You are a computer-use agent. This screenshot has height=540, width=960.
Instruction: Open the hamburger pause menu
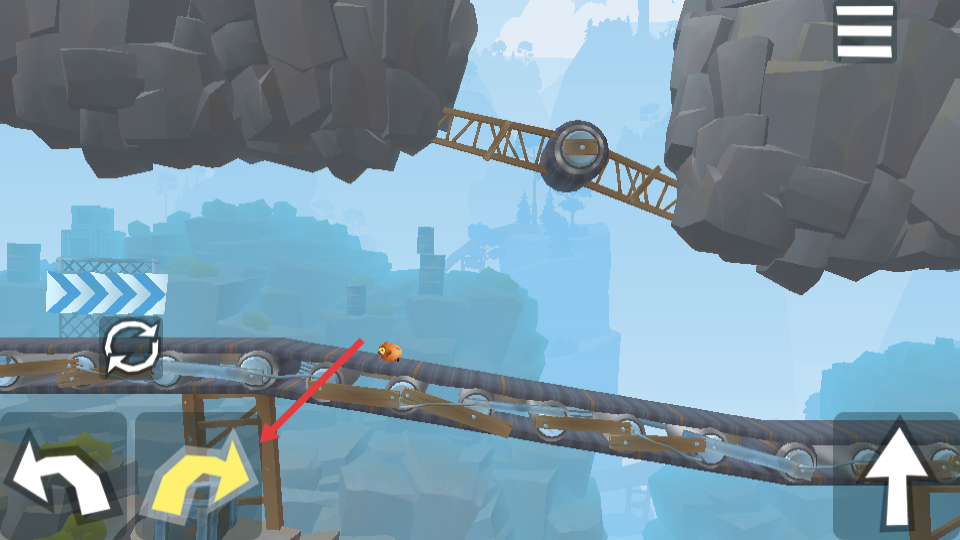pos(864,31)
